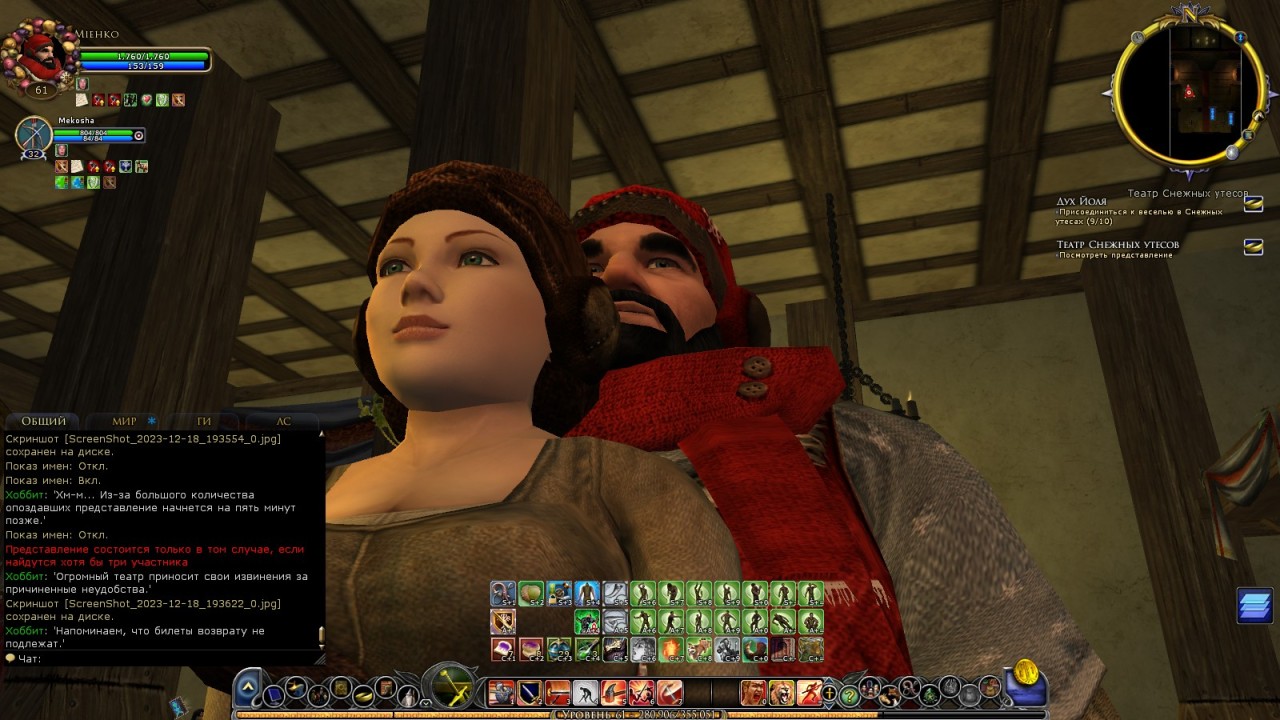
Task: Use the roaring lion skill
Action: pyautogui.click(x=781, y=692)
